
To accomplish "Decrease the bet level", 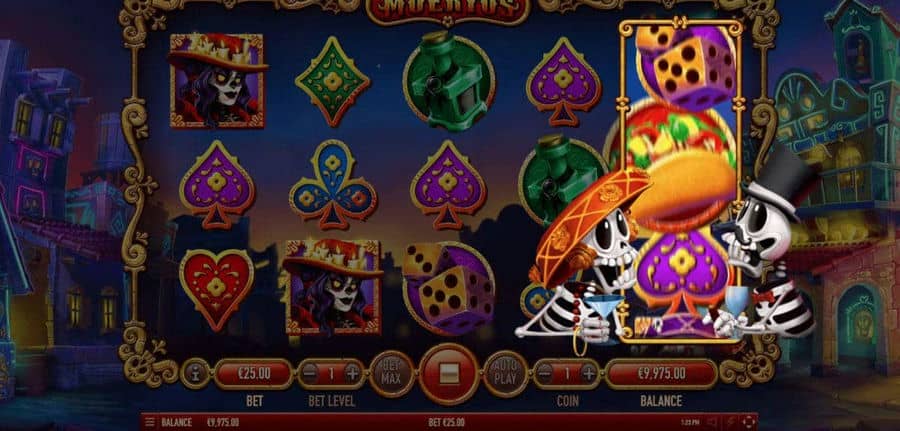I will (312, 374).
